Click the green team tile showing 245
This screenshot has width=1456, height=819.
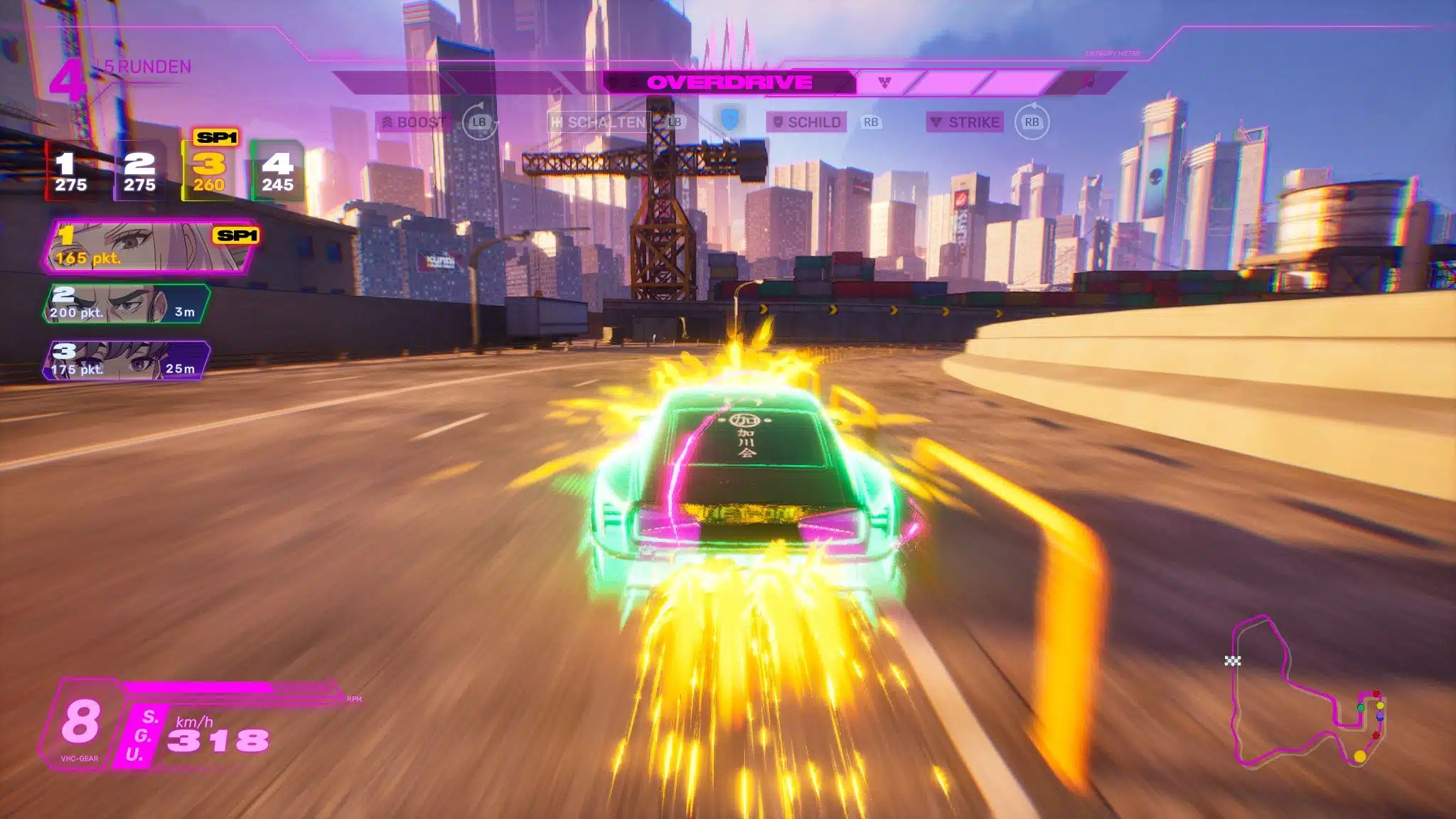coord(277,171)
